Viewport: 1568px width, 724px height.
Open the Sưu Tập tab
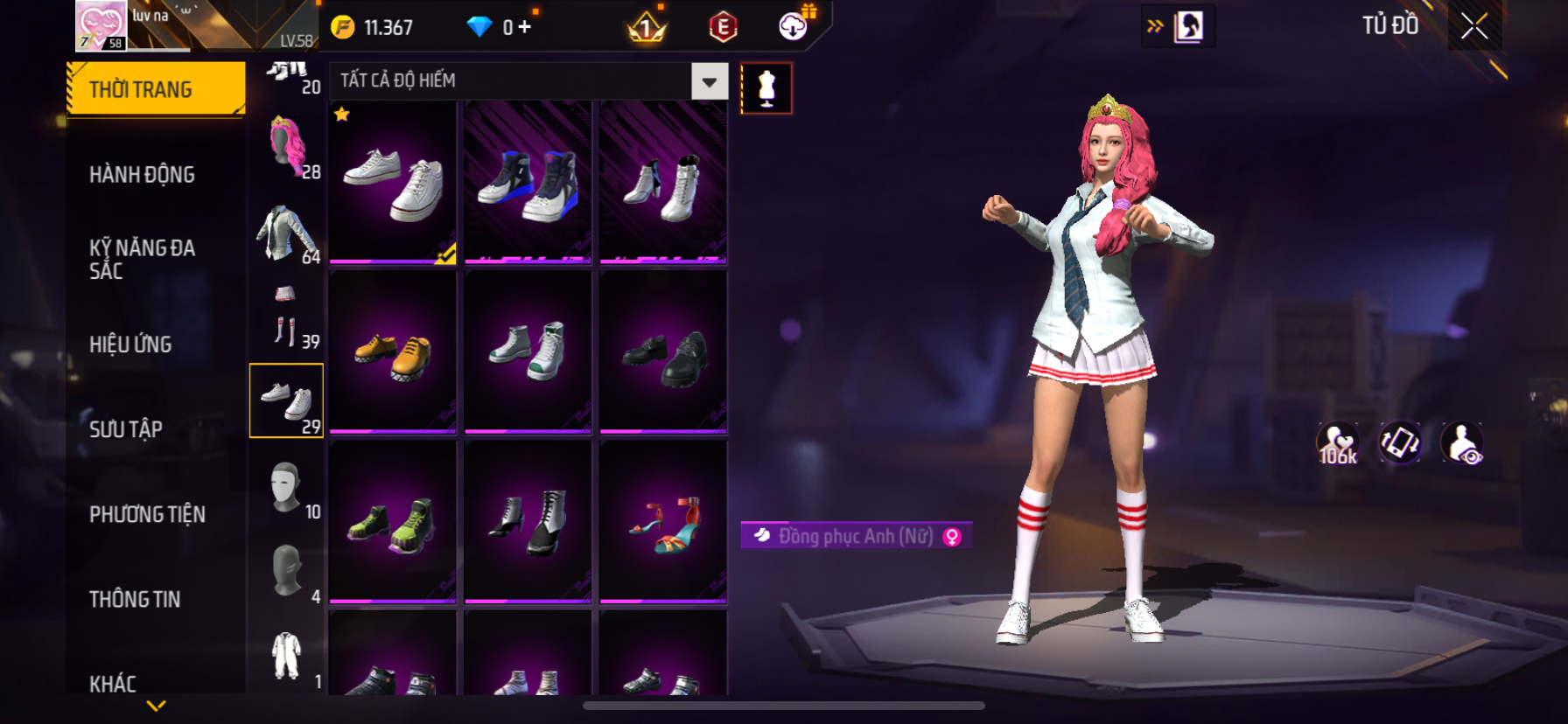coord(126,429)
